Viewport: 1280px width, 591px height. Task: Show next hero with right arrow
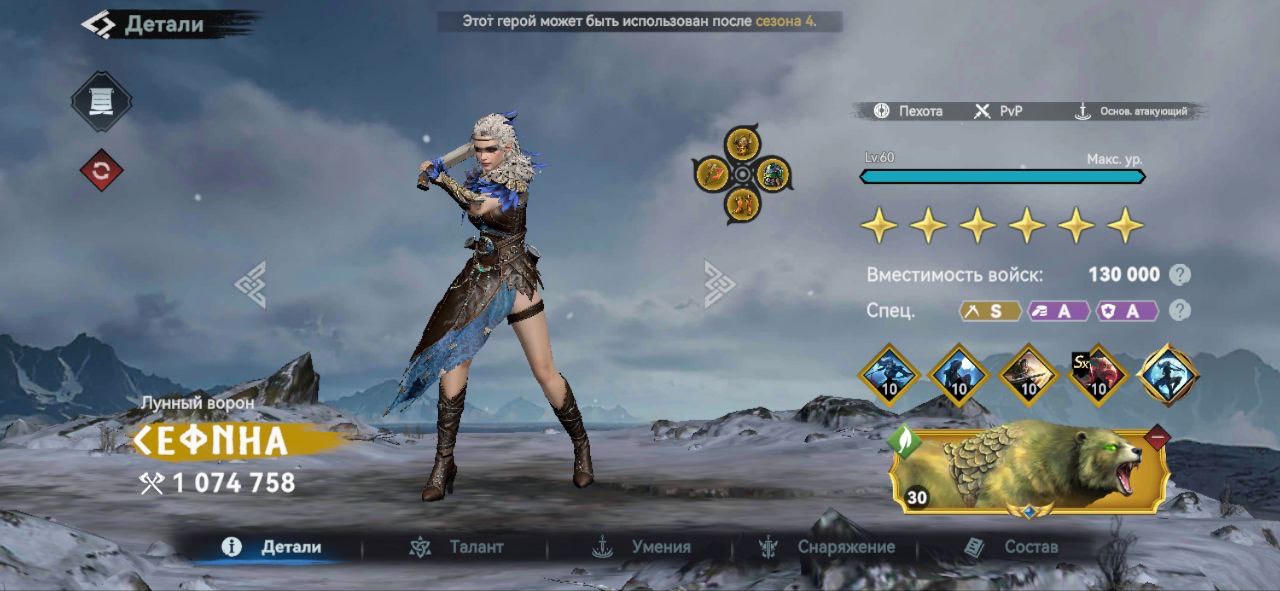click(x=719, y=284)
